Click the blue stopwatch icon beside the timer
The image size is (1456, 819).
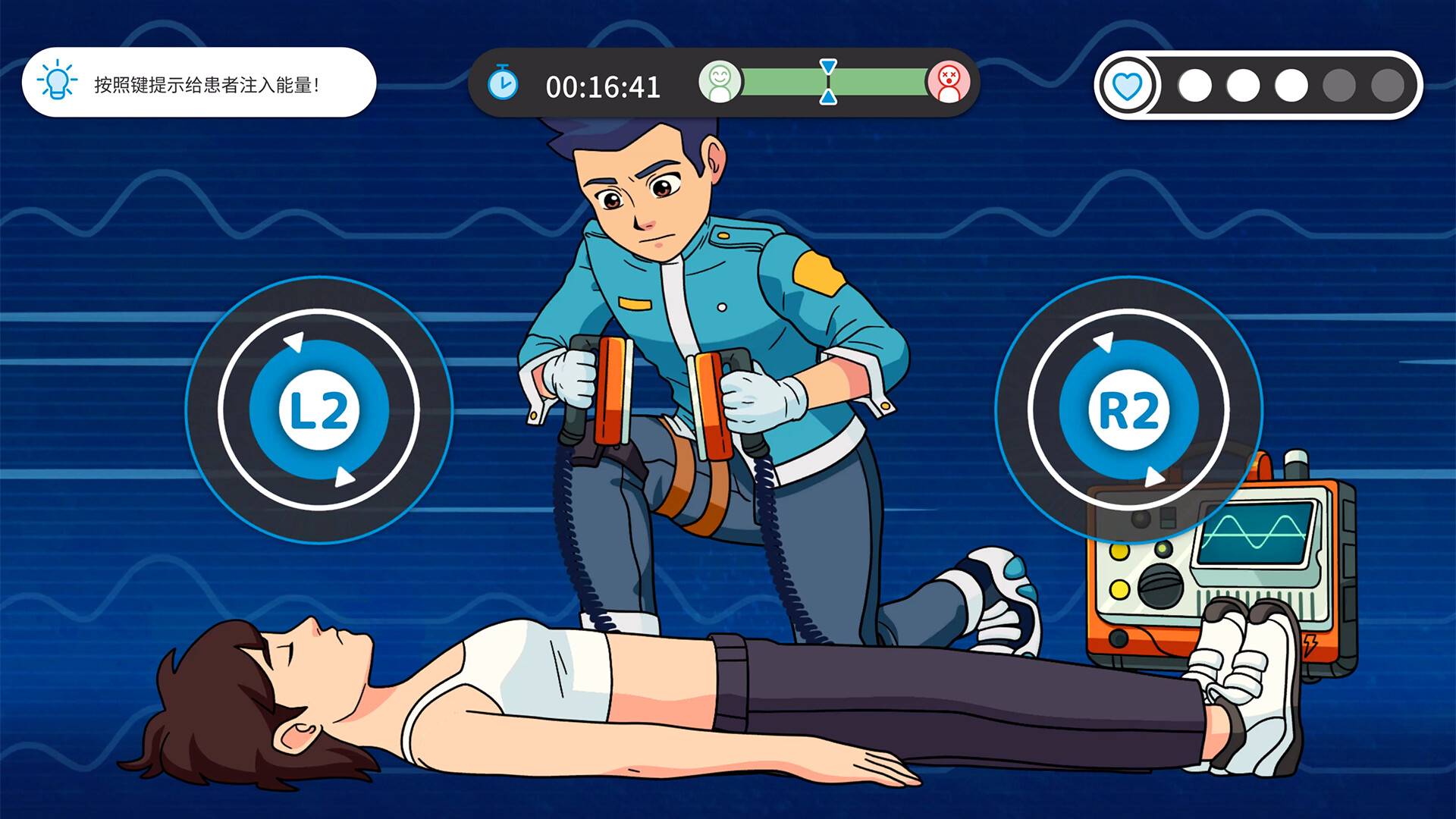pyautogui.click(x=504, y=85)
